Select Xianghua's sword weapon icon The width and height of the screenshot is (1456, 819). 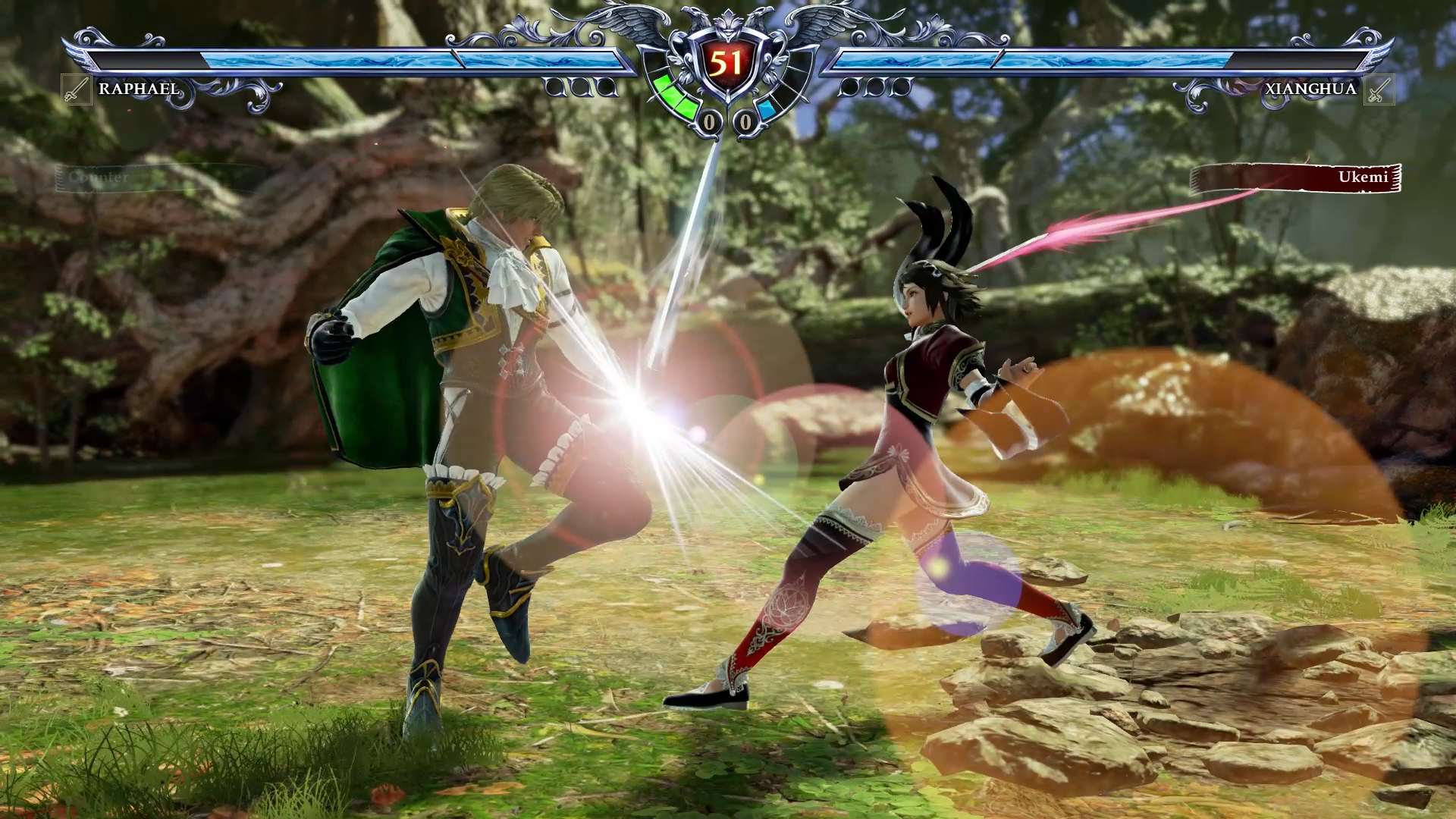(x=1379, y=89)
